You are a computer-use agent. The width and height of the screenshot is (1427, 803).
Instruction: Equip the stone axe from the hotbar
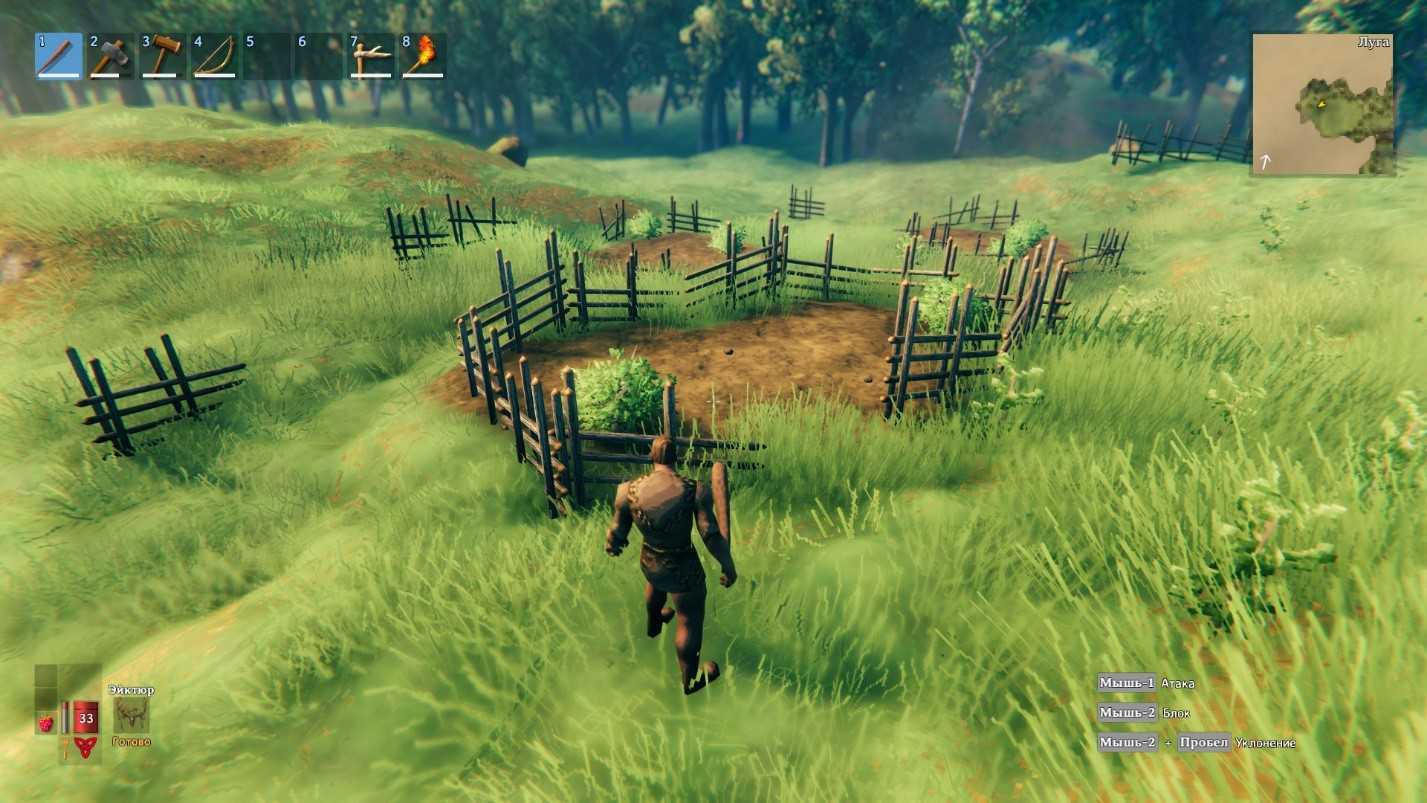coord(111,56)
